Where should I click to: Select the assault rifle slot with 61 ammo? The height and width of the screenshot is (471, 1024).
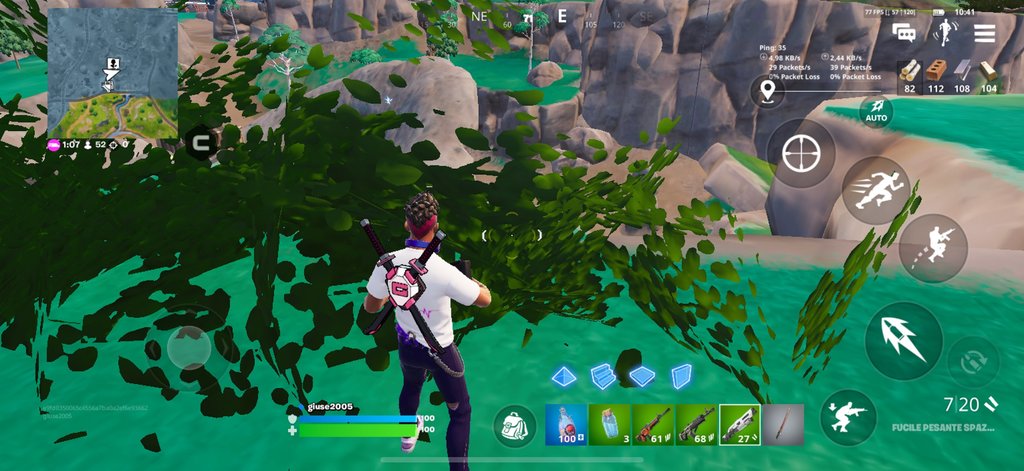pos(652,425)
